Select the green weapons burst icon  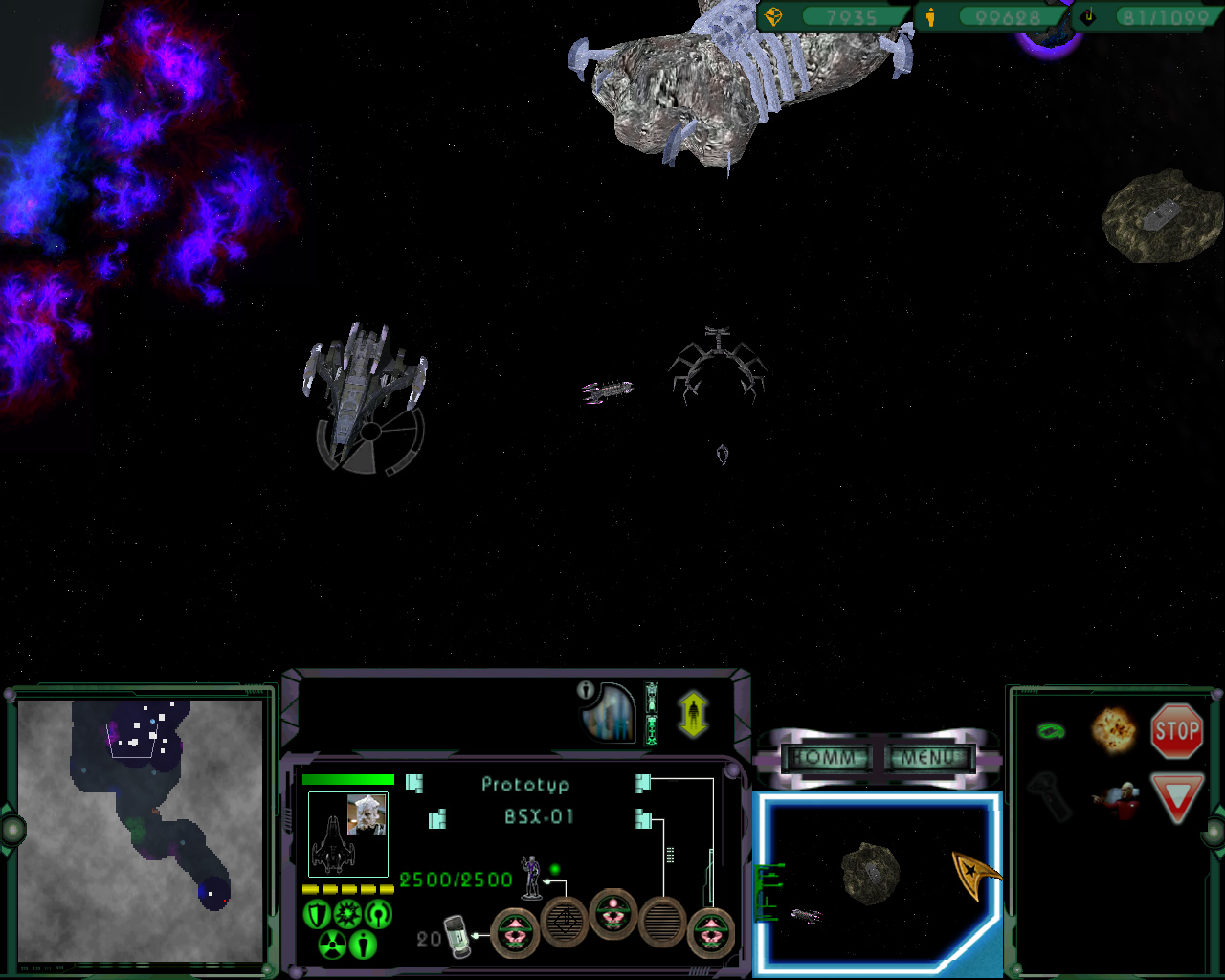click(346, 915)
